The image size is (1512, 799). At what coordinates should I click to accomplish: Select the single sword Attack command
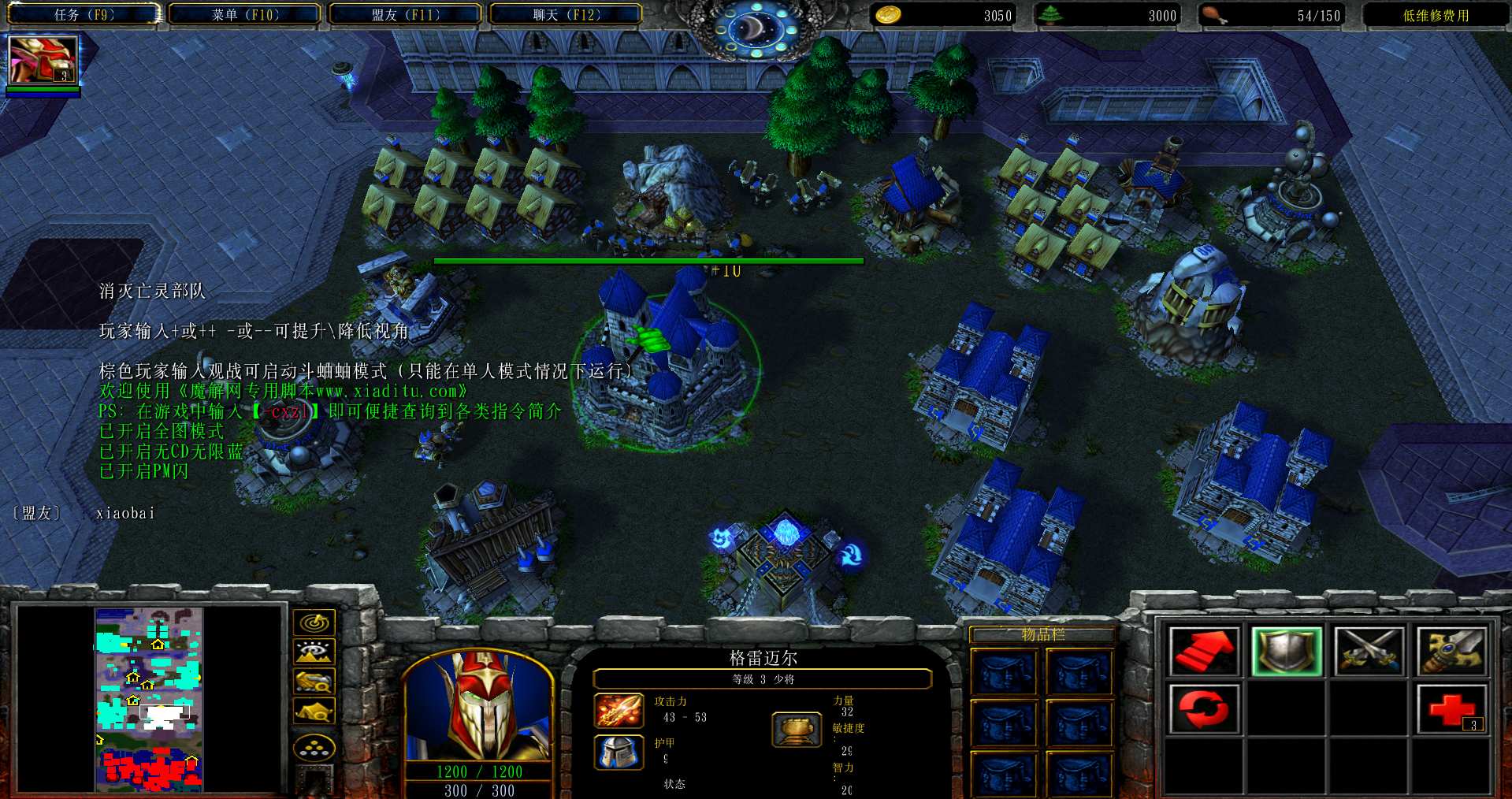pos(1451,651)
